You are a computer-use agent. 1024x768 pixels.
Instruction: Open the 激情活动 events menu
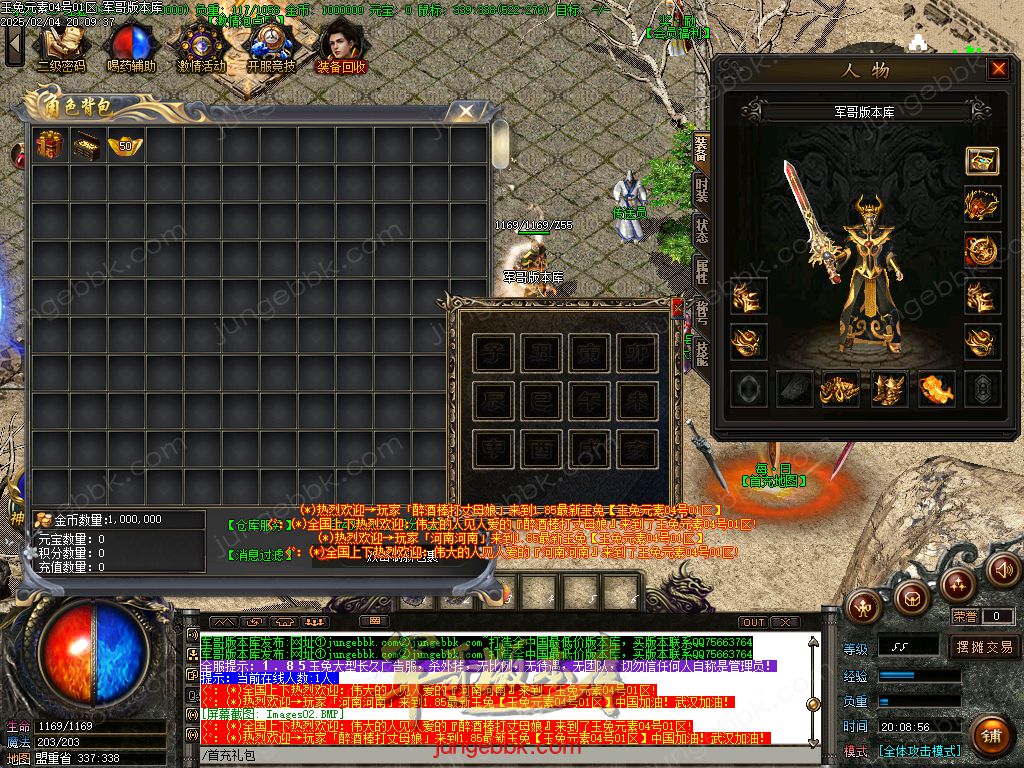click(202, 46)
